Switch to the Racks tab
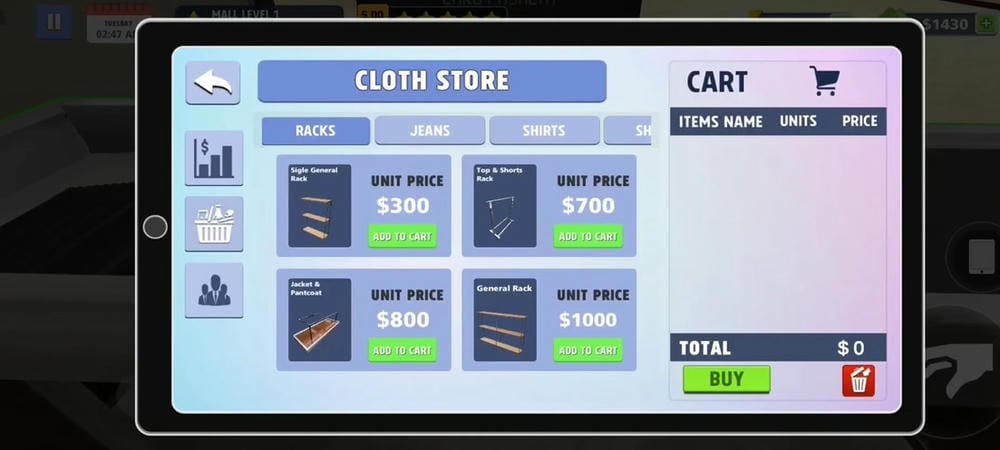This screenshot has height=450, width=1000. click(315, 131)
